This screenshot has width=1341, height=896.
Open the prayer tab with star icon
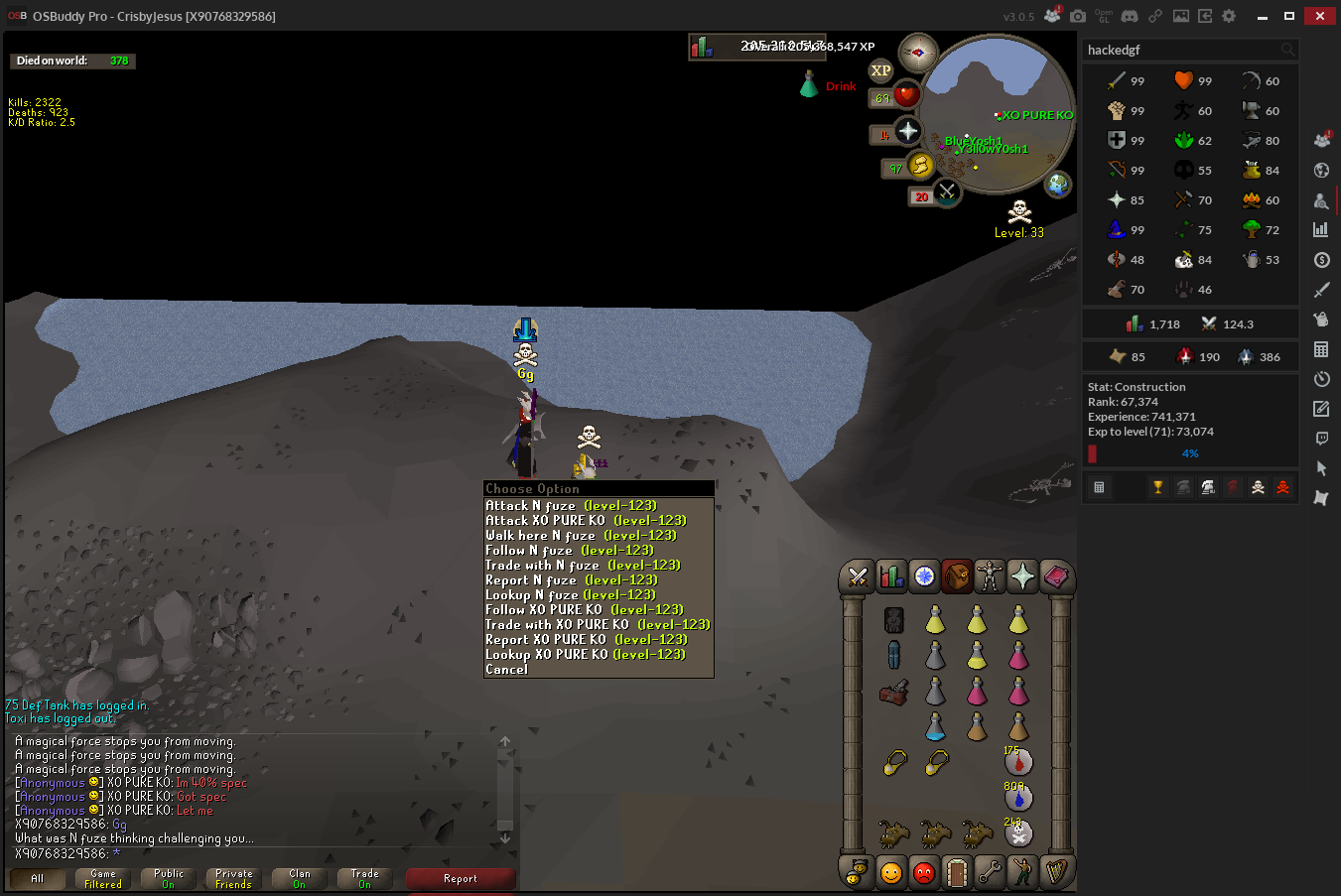tap(1022, 576)
